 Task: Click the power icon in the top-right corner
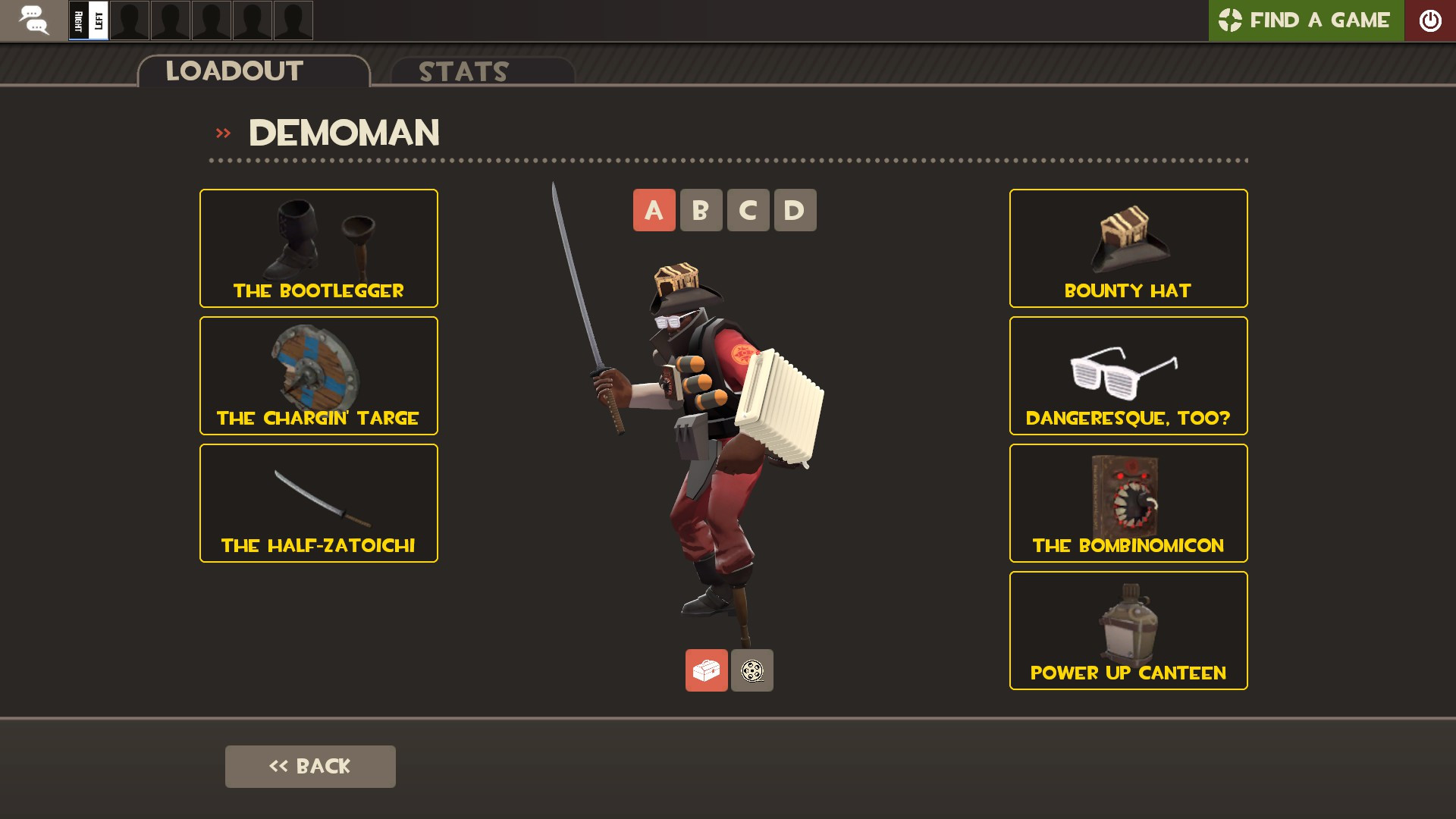[1431, 20]
